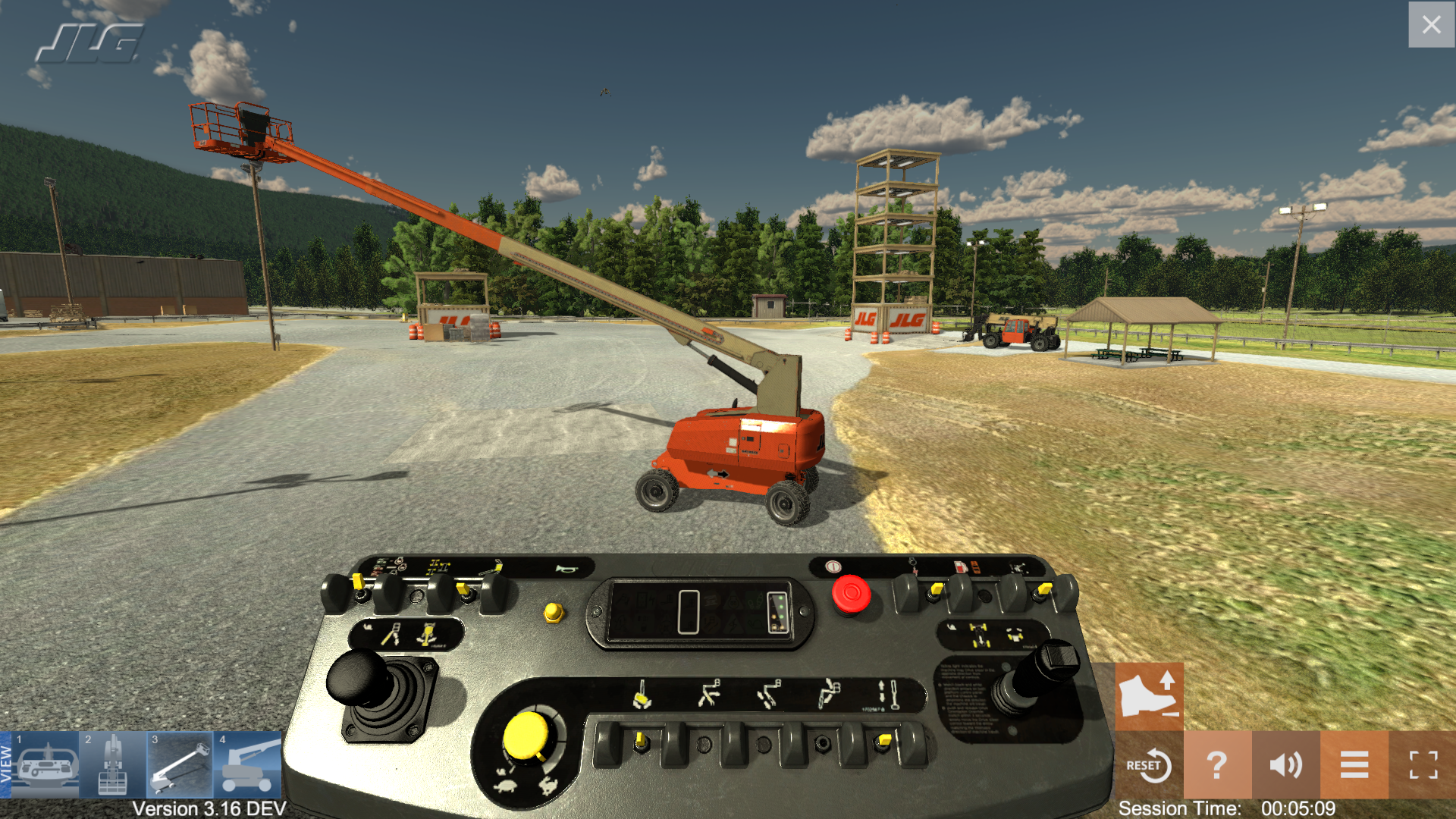The height and width of the screenshot is (819, 1456).
Task: Close the simulator with the X button
Action: [x=1431, y=25]
